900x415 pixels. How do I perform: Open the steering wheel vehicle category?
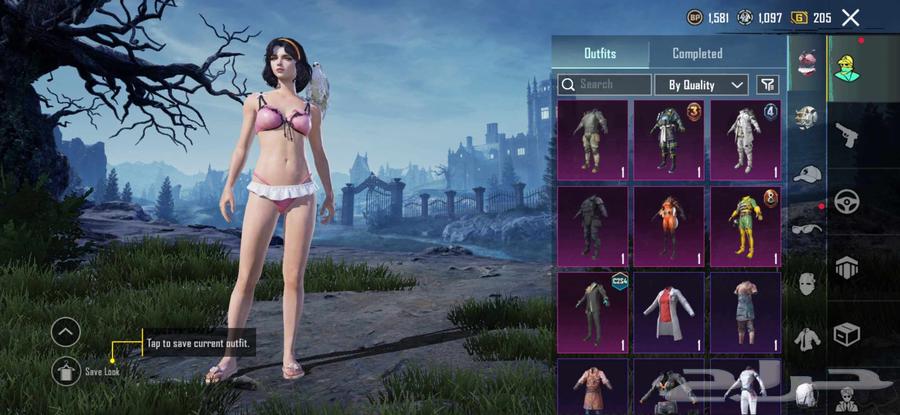(x=847, y=201)
